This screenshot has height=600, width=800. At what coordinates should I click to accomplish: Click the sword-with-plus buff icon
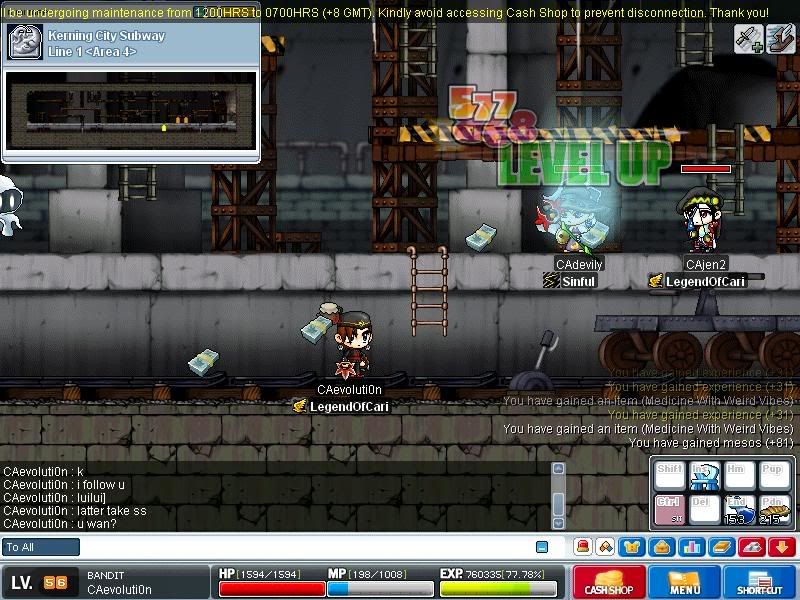750,38
